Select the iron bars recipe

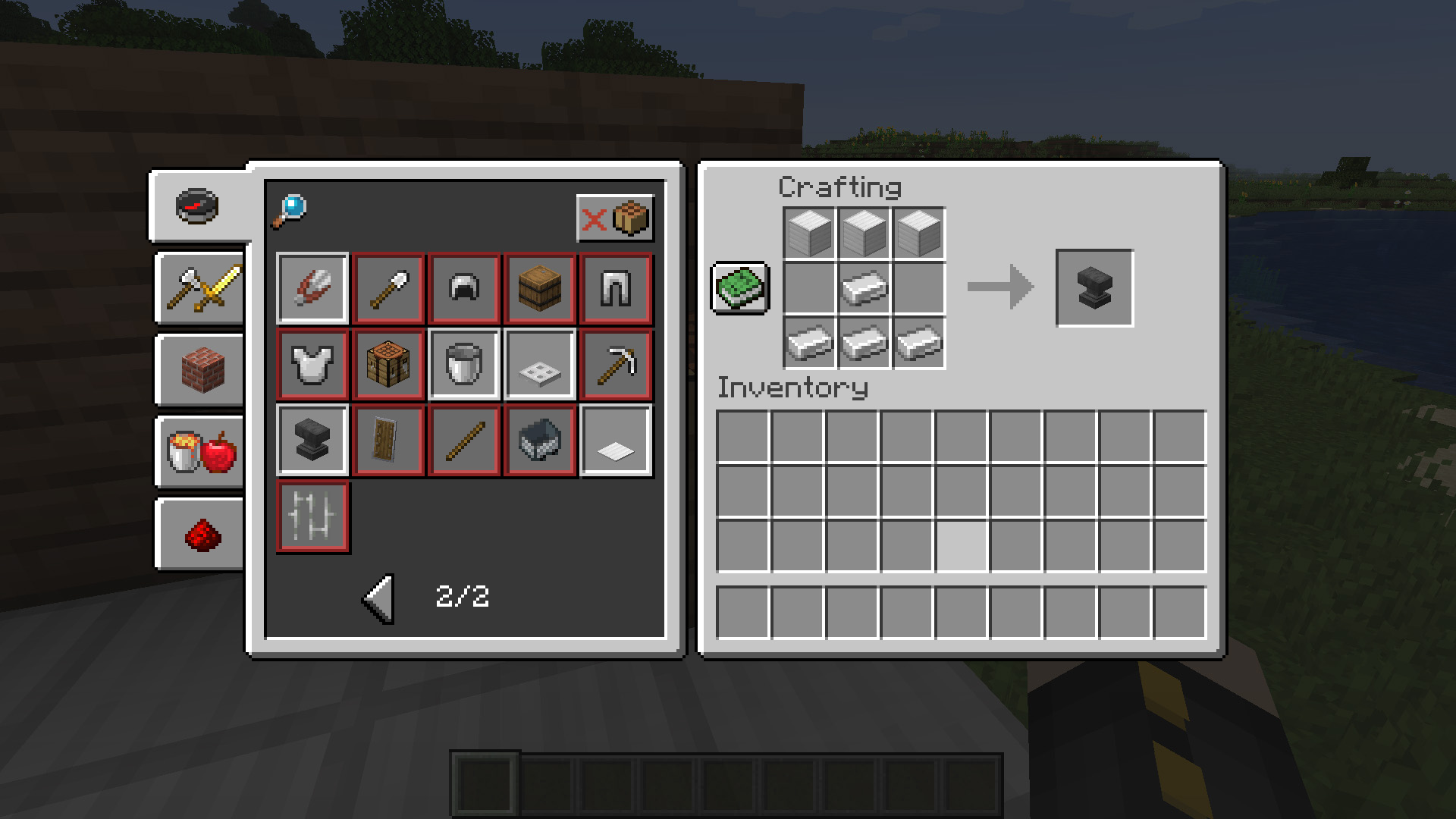click(312, 516)
